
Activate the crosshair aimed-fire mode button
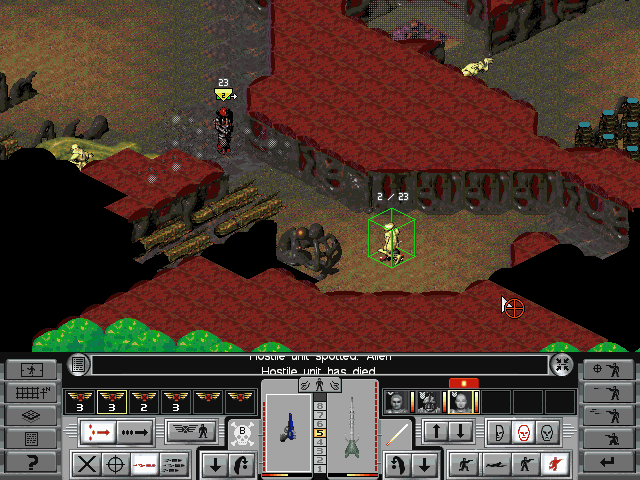tap(116, 464)
